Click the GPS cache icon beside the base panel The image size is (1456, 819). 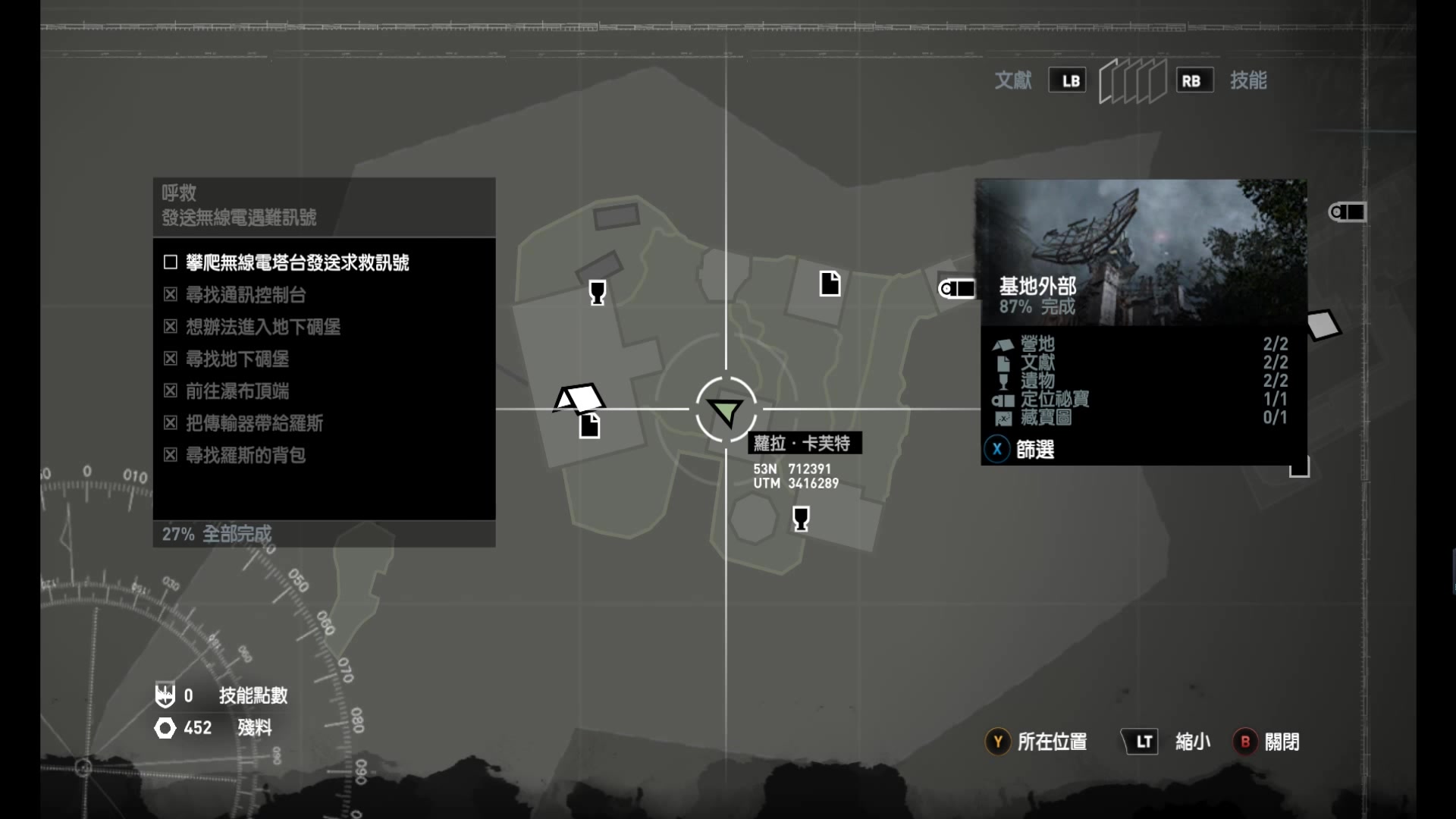[x=958, y=288]
